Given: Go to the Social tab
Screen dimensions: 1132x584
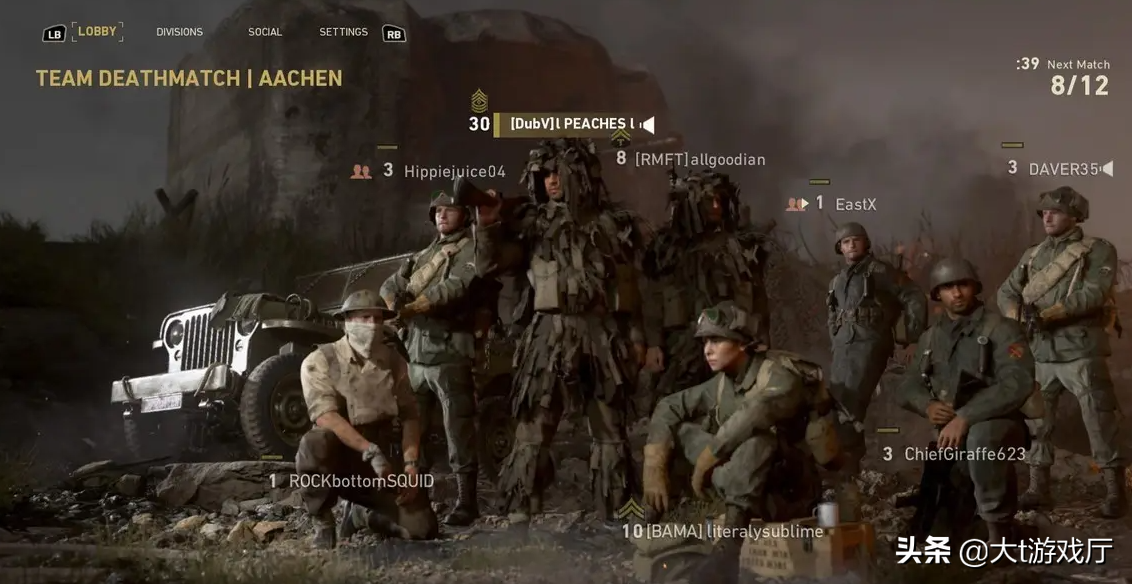Looking at the screenshot, I should pyautogui.click(x=265, y=32).
